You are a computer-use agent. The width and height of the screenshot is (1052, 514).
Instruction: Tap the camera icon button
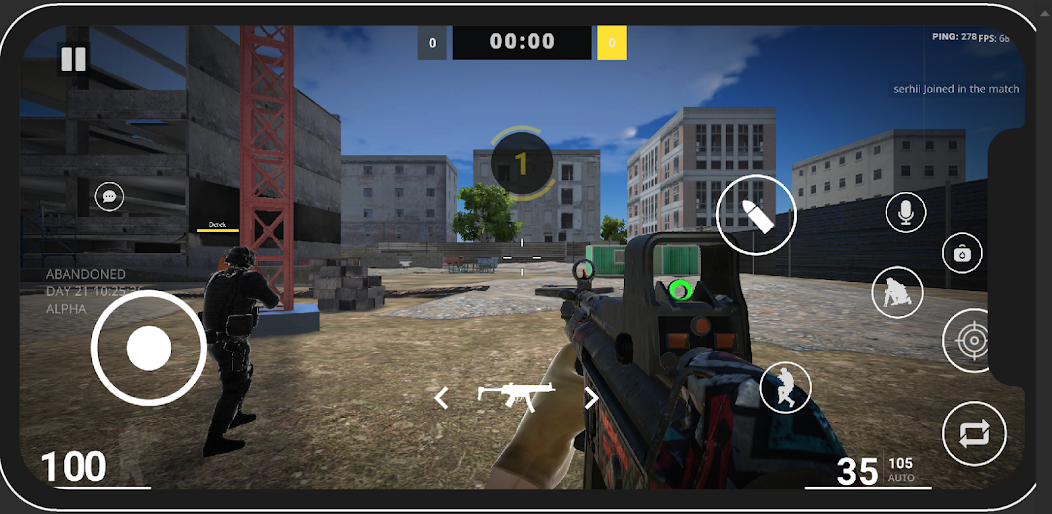click(x=962, y=254)
